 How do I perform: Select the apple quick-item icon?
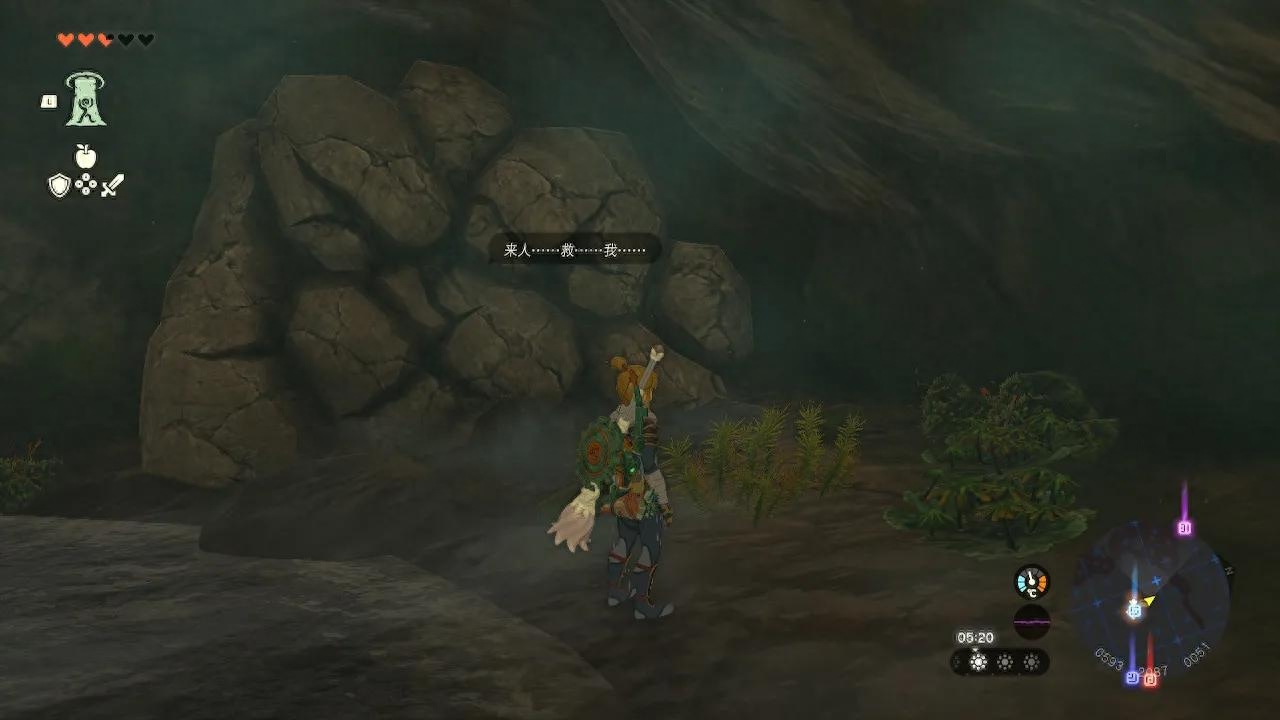(x=85, y=156)
